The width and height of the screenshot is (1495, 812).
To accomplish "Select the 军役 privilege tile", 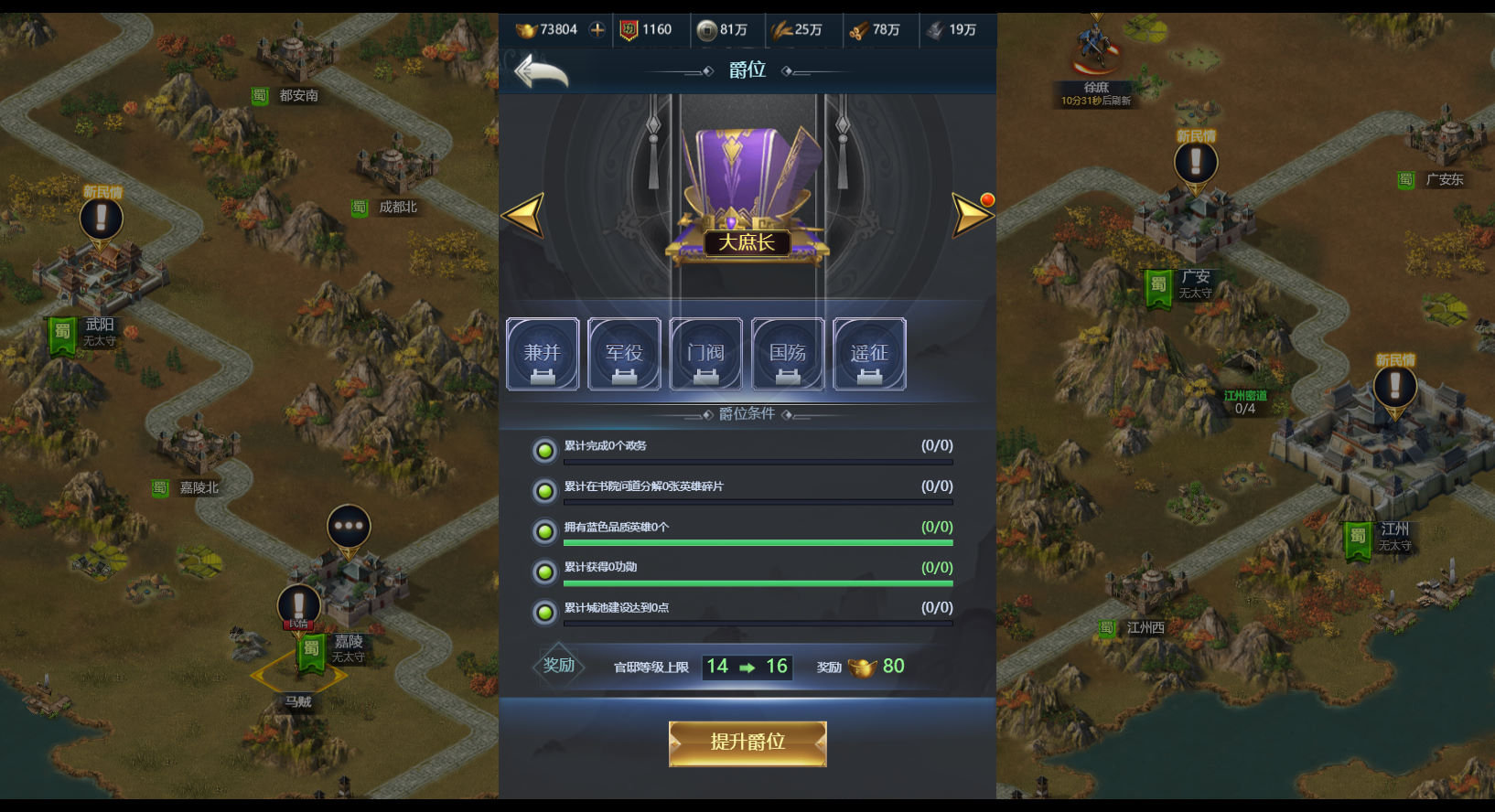I will (624, 354).
